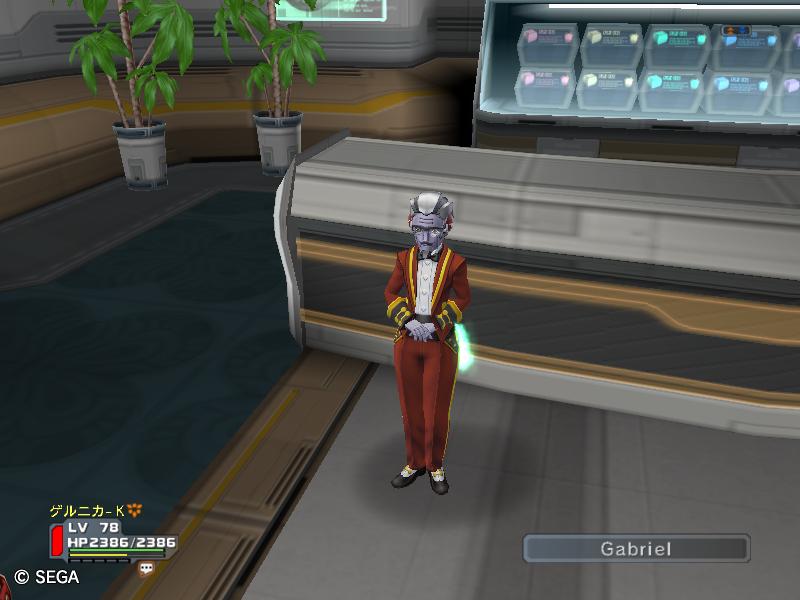800x600 pixels.
Task: Open the chat speech bubble icon
Action: (x=147, y=568)
